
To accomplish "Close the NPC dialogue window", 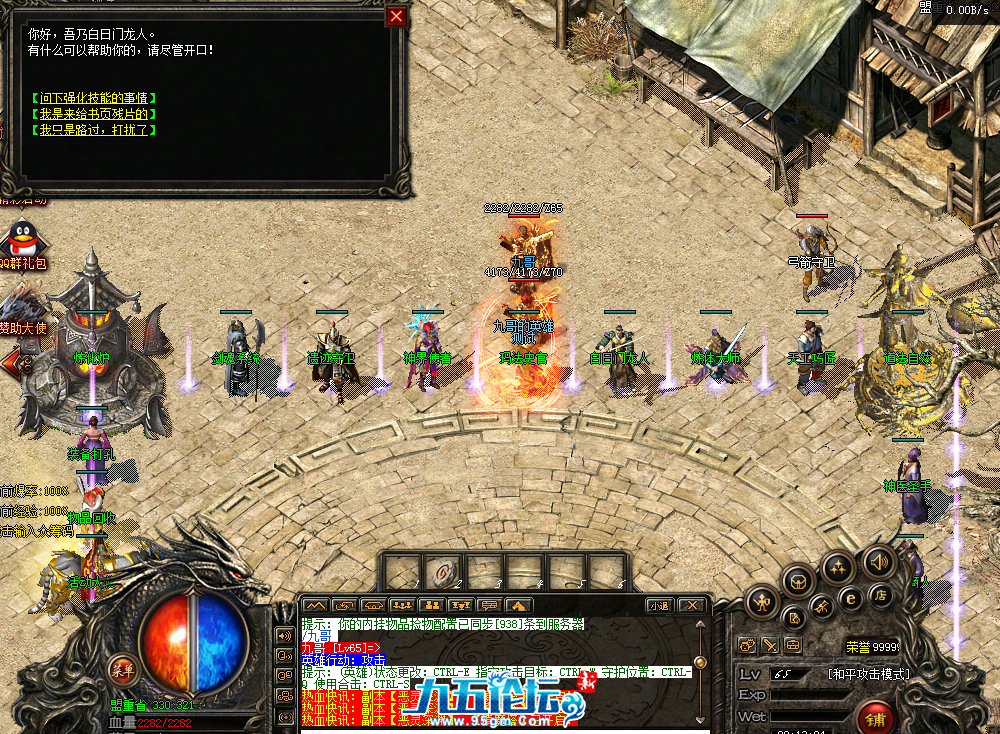I will [x=397, y=17].
